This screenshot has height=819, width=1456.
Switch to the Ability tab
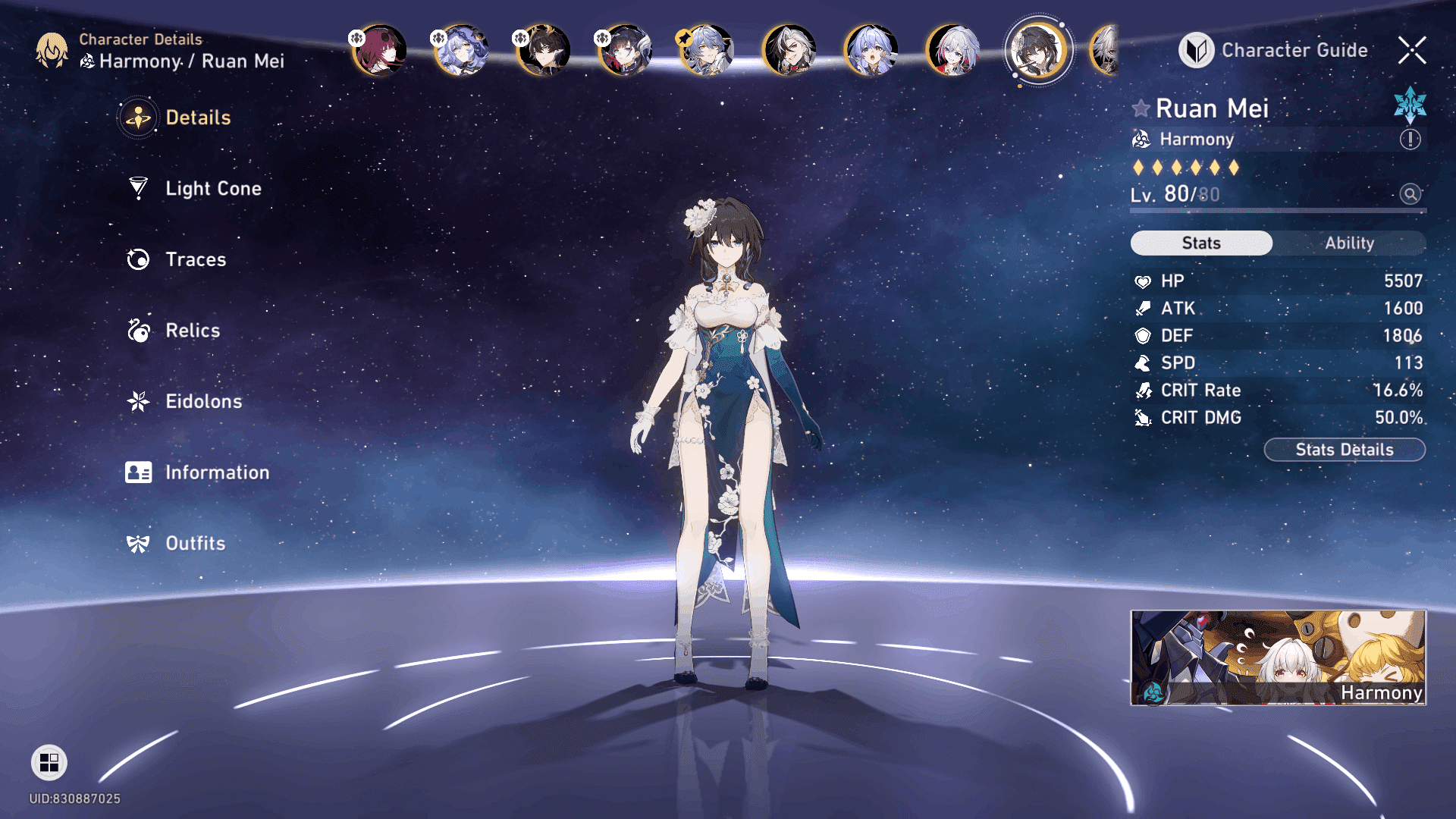[x=1349, y=243]
